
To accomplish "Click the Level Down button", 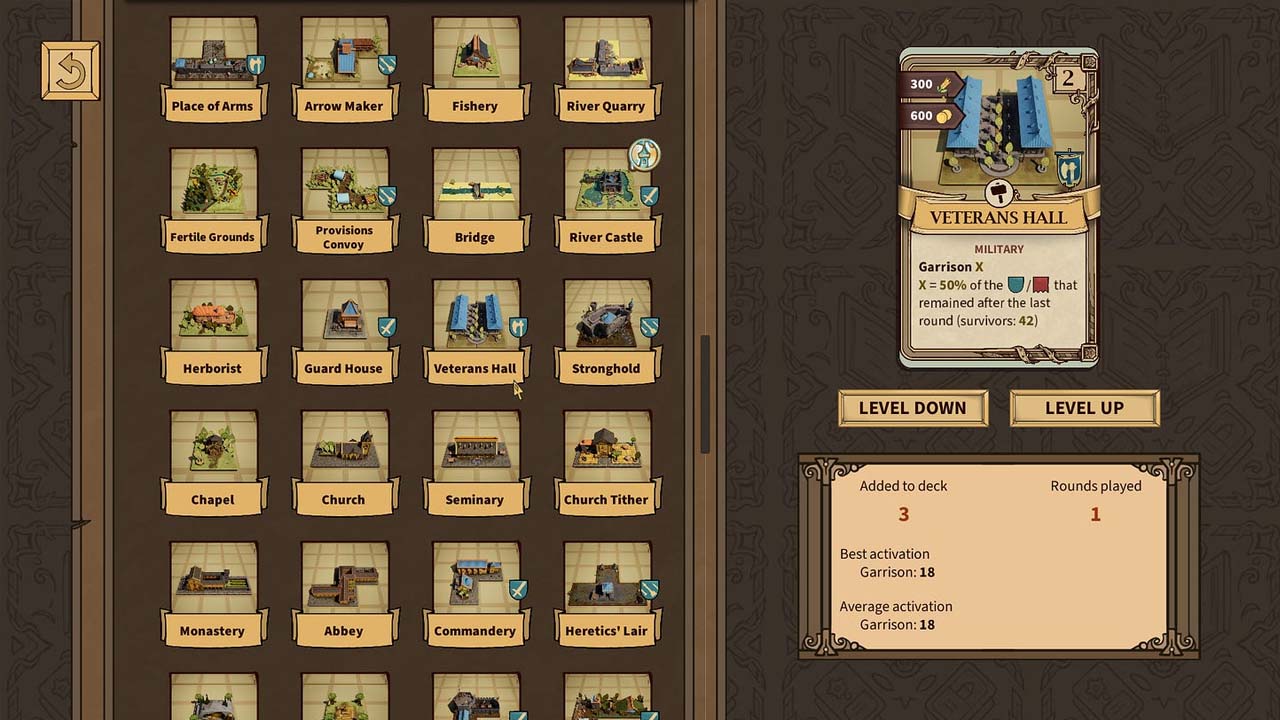I will pos(912,408).
